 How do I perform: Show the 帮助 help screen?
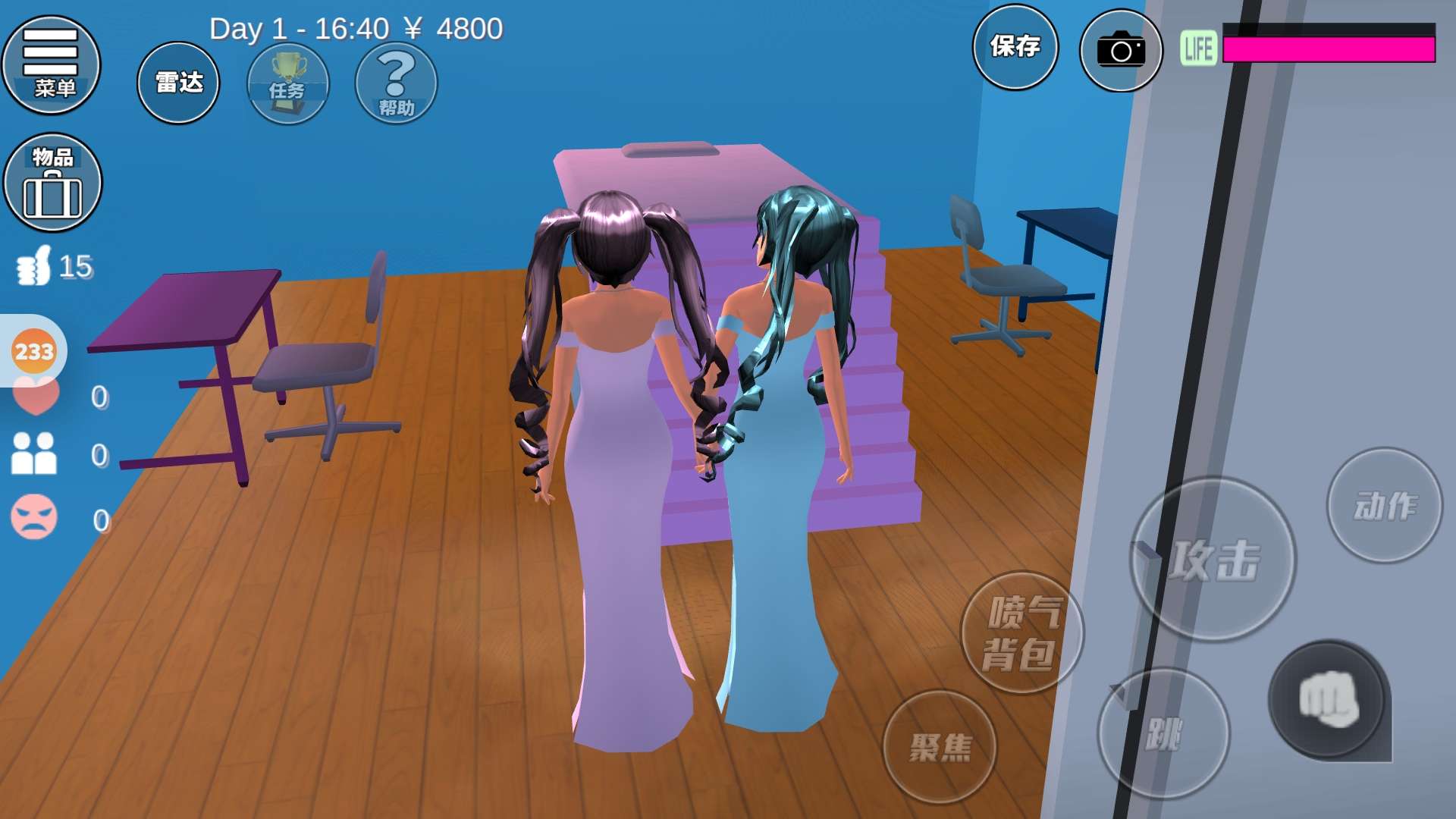(x=396, y=83)
